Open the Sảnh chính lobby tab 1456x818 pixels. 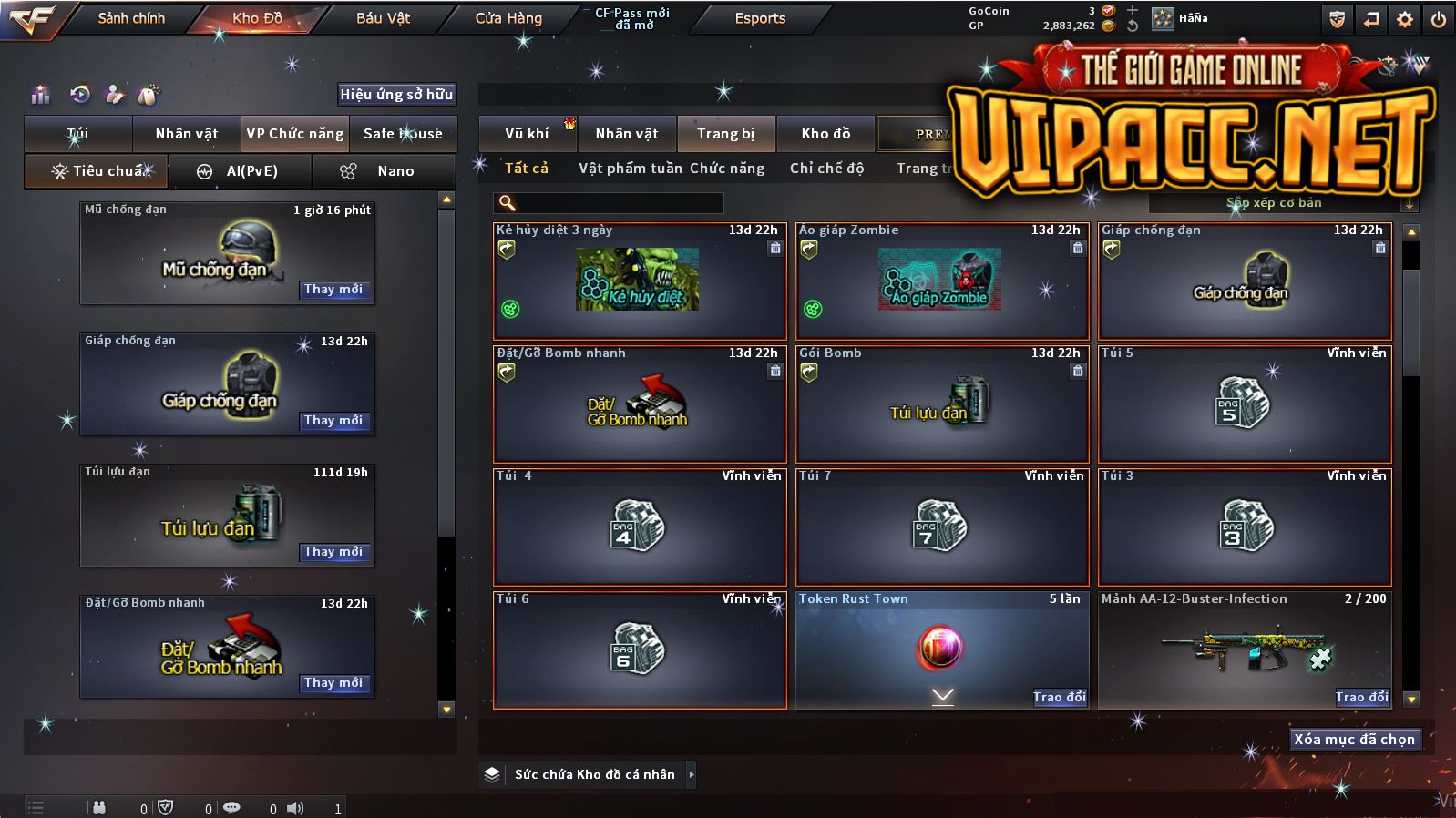131,18
